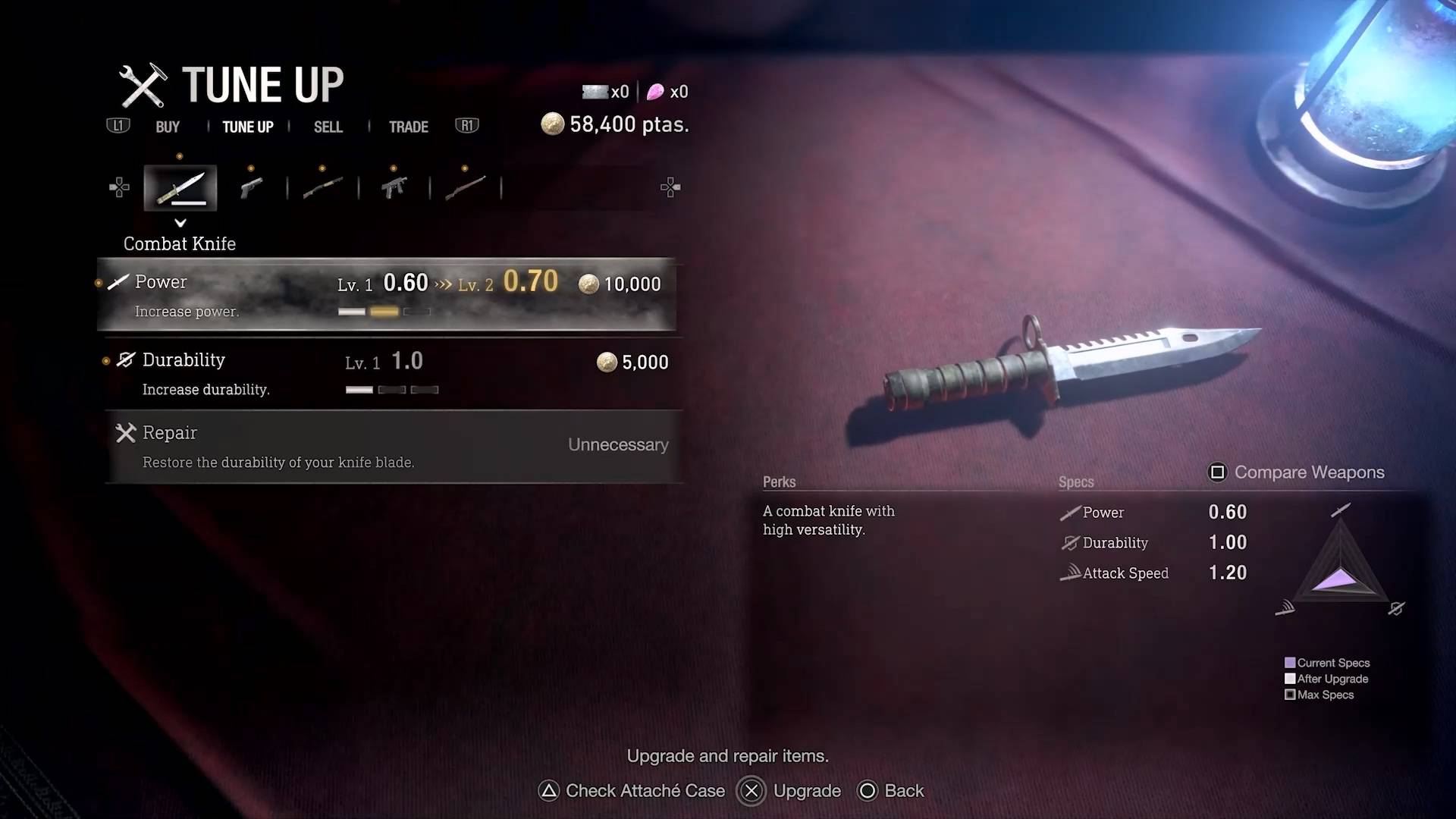
Task: Select the Combat Knife weapon slot
Action: [x=180, y=187]
